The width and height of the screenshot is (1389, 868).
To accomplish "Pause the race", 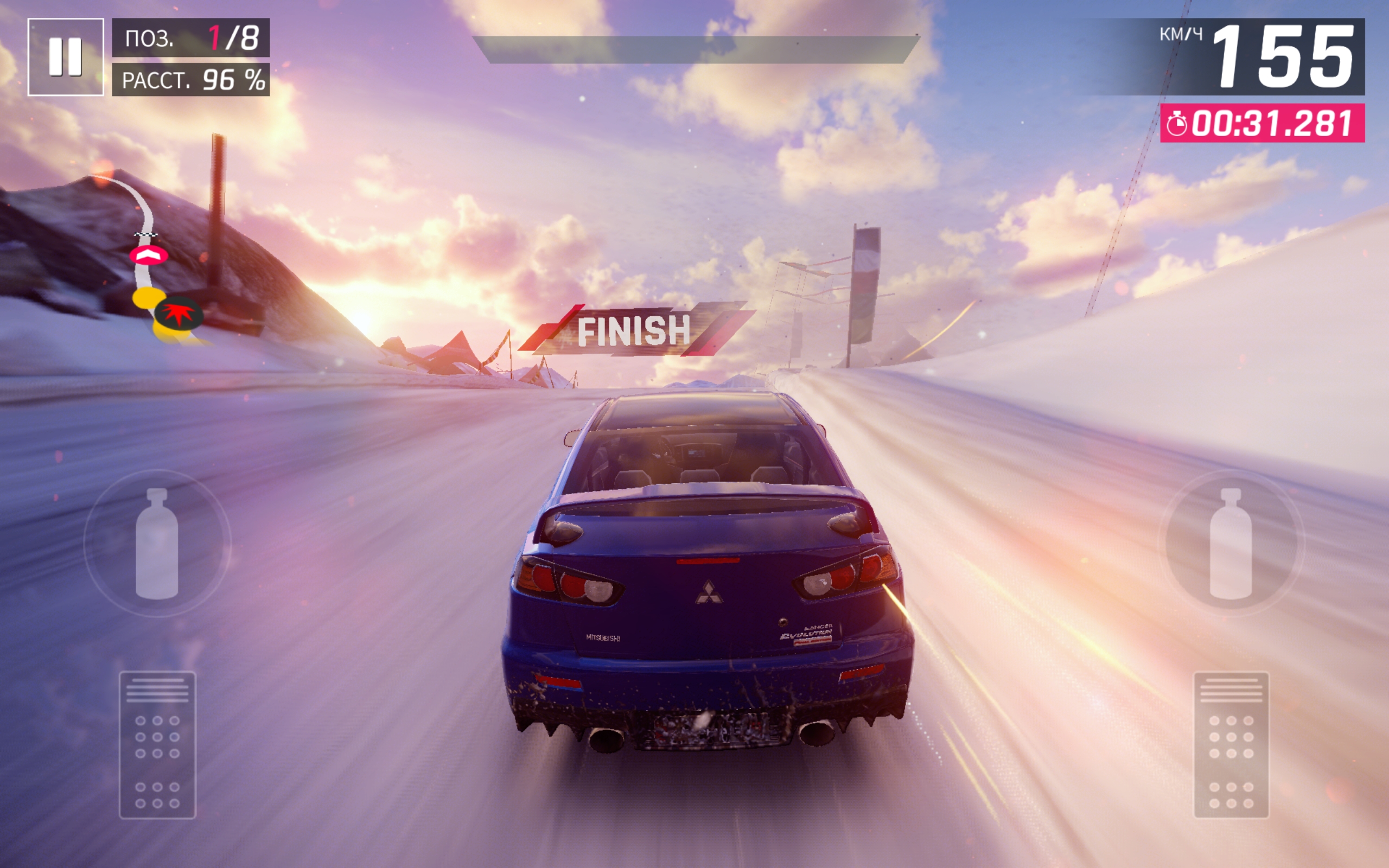I will pyautogui.click(x=66, y=57).
